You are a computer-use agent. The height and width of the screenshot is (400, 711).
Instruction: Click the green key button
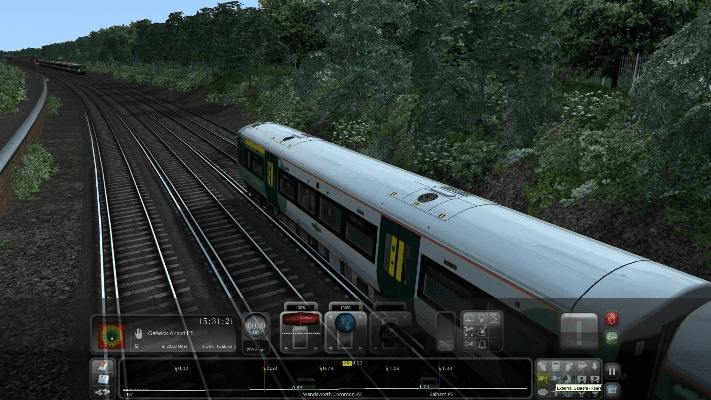(x=612, y=338)
